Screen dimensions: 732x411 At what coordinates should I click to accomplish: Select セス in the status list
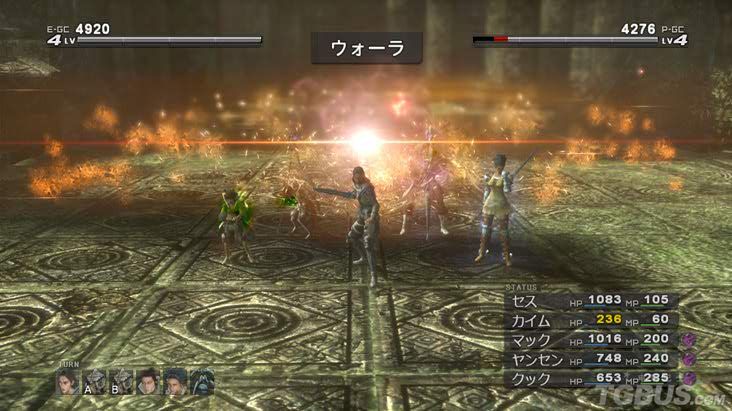tap(527, 301)
